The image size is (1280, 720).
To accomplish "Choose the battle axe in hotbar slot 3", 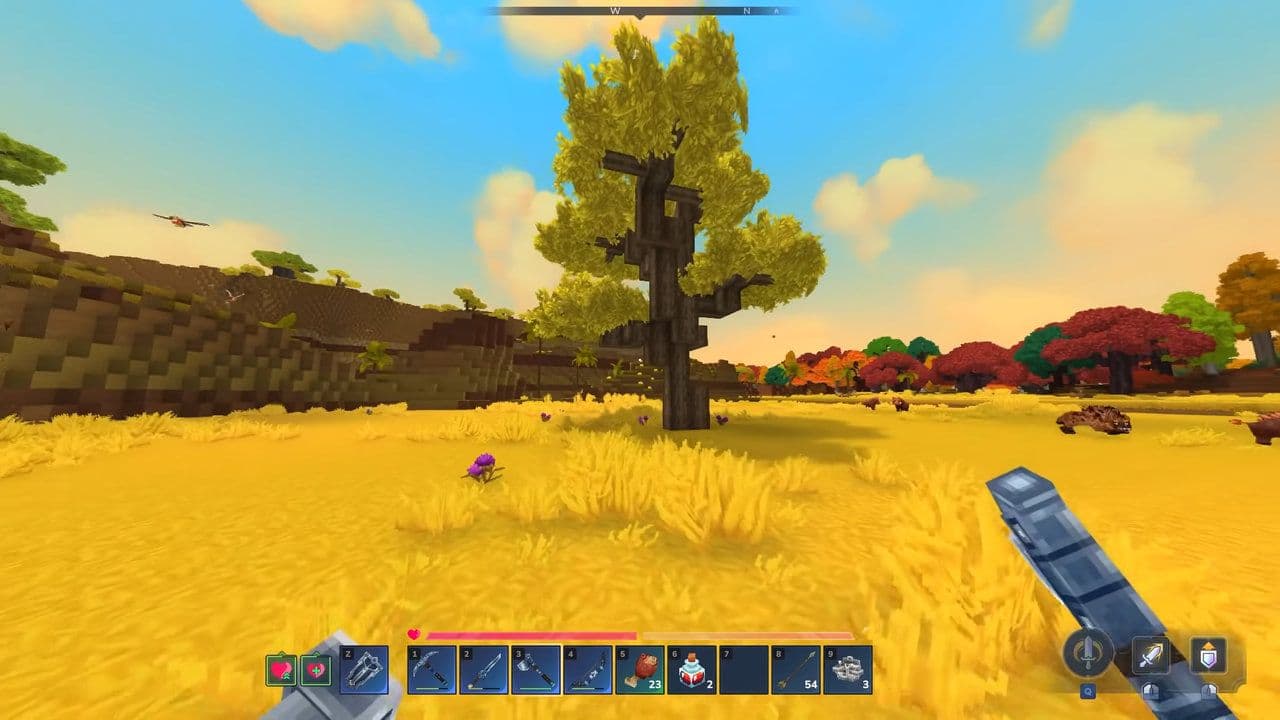I will coord(536,670).
